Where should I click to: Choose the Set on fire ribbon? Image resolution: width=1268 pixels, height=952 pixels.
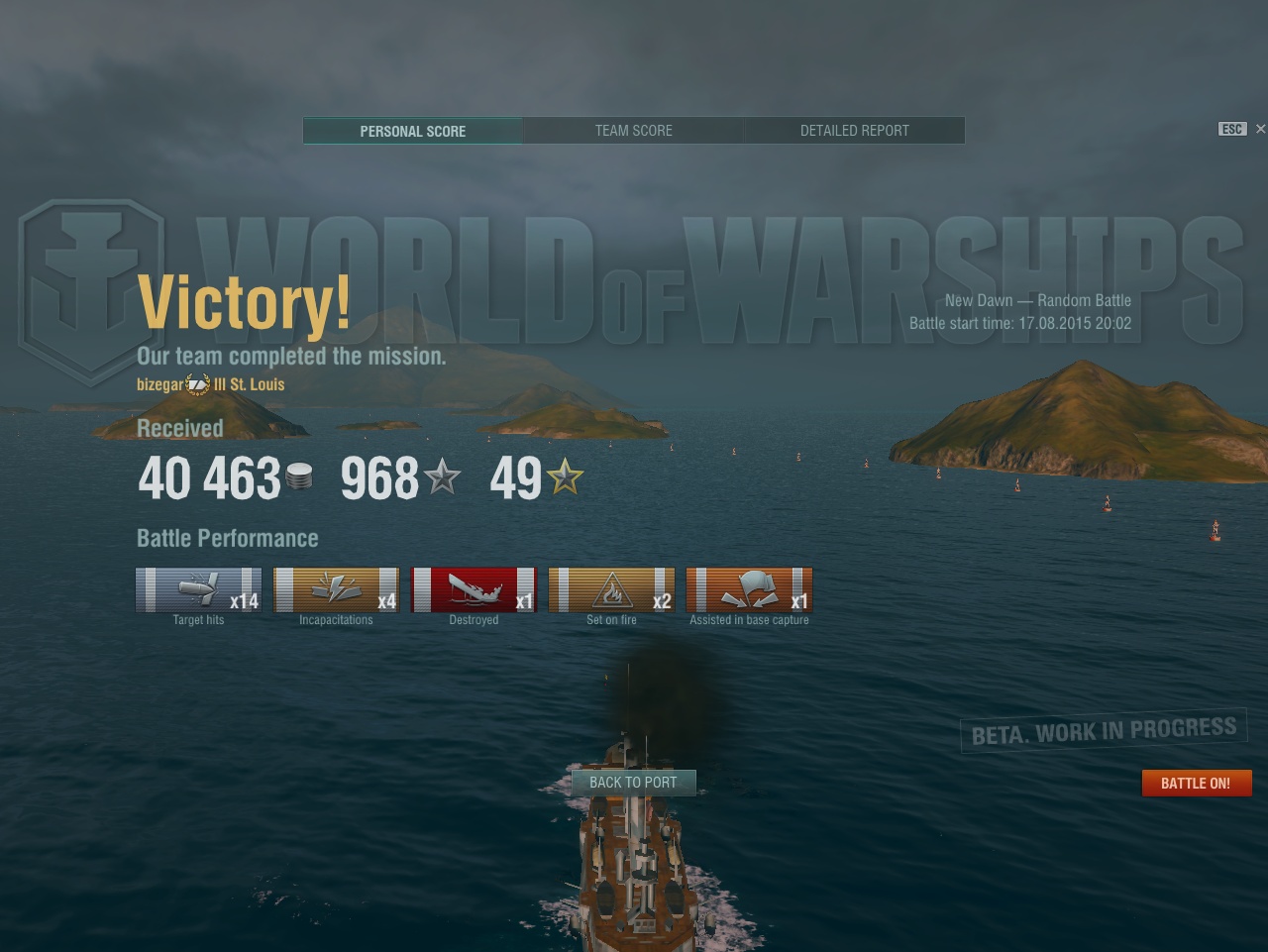point(611,590)
